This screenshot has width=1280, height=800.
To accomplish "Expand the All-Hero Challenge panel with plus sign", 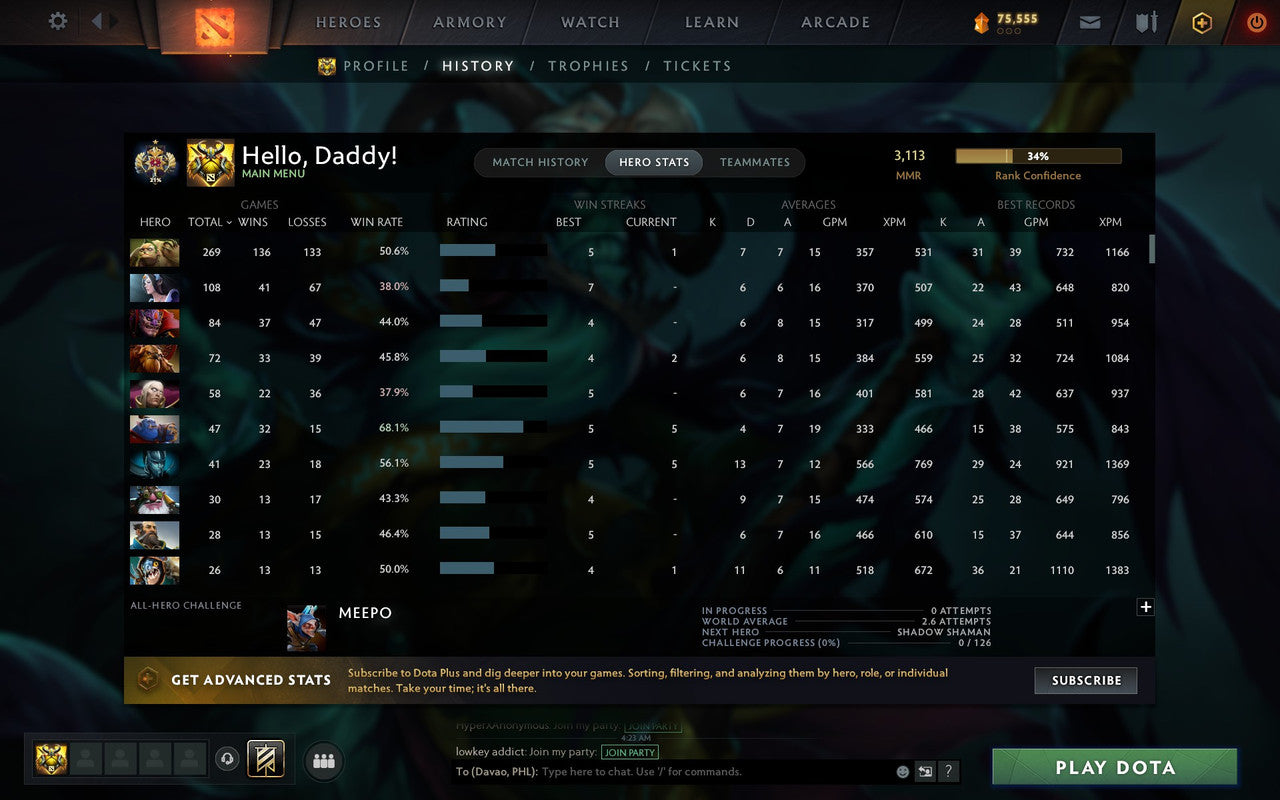I will click(1145, 606).
